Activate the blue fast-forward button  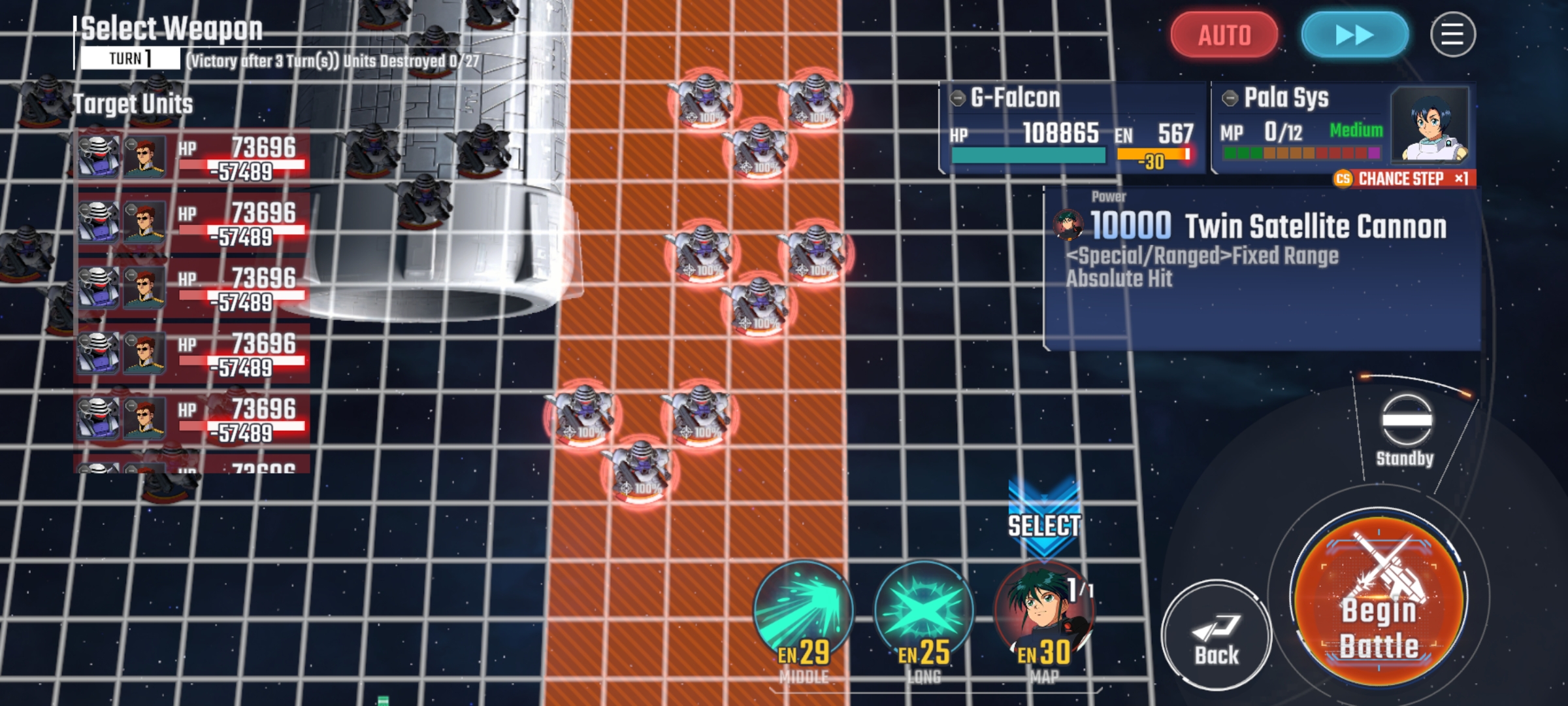pyautogui.click(x=1354, y=35)
